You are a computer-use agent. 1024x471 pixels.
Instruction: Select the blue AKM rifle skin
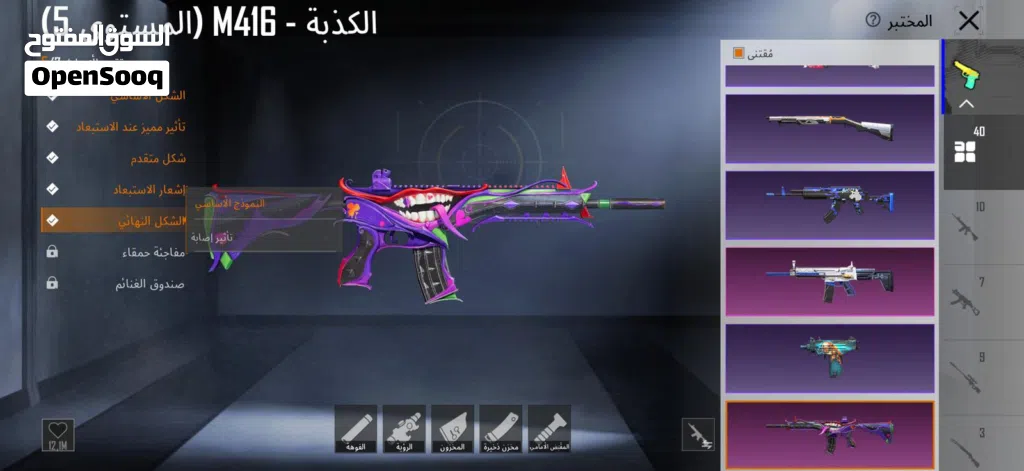point(829,204)
